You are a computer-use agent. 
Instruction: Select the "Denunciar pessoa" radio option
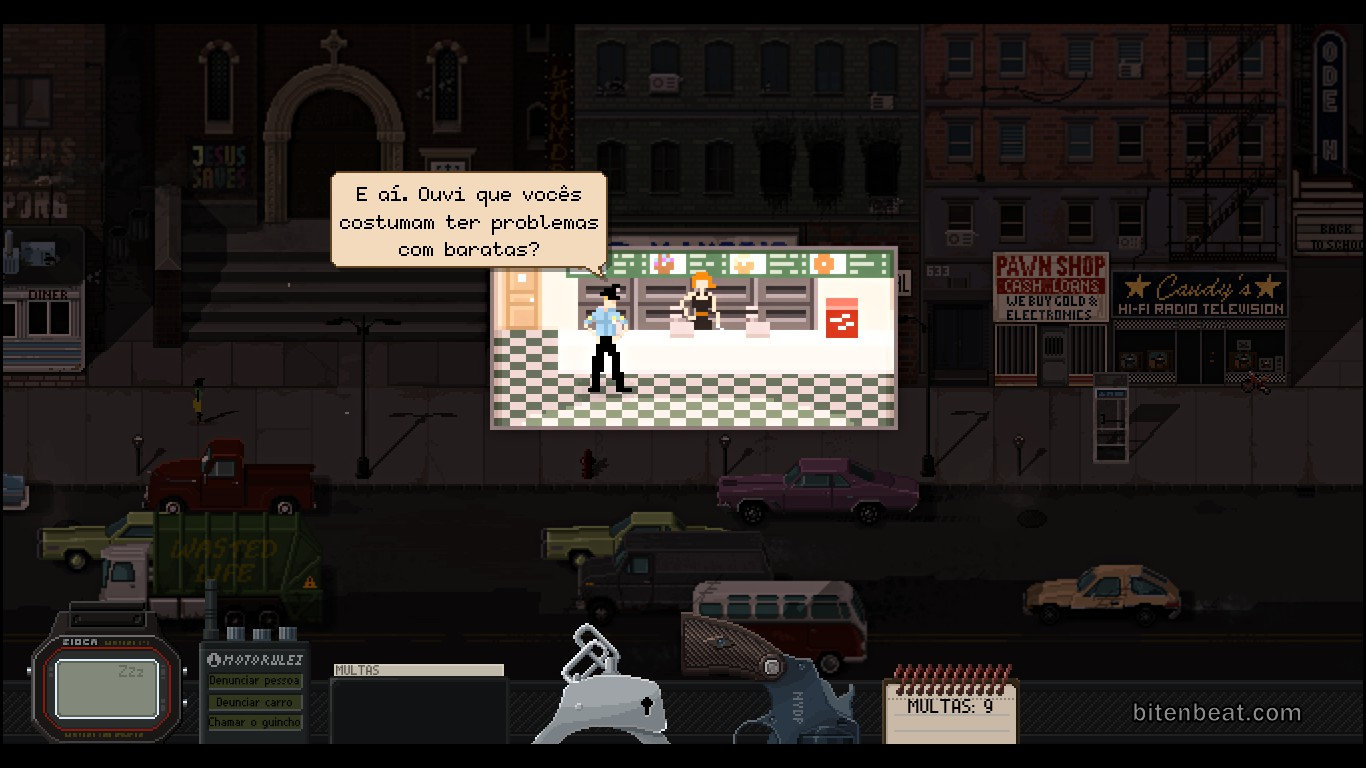point(254,681)
